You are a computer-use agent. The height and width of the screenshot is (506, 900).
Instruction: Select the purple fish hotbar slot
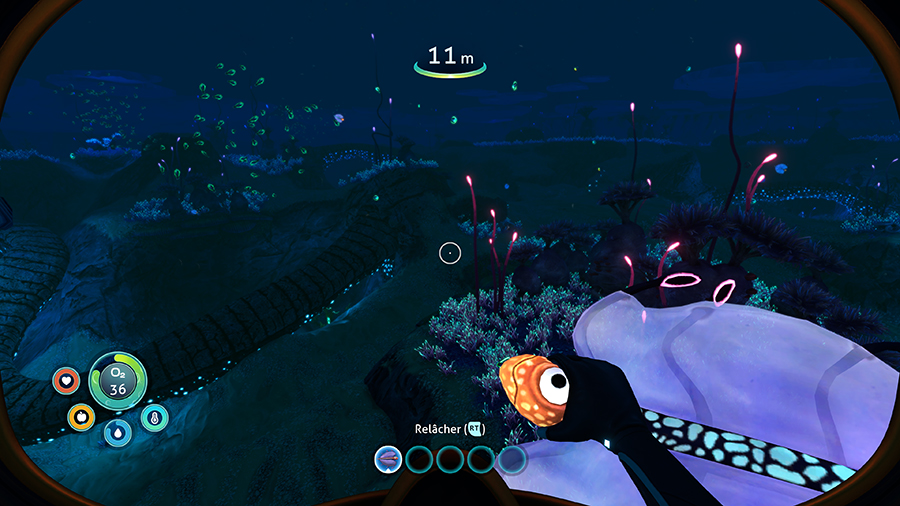[388, 459]
